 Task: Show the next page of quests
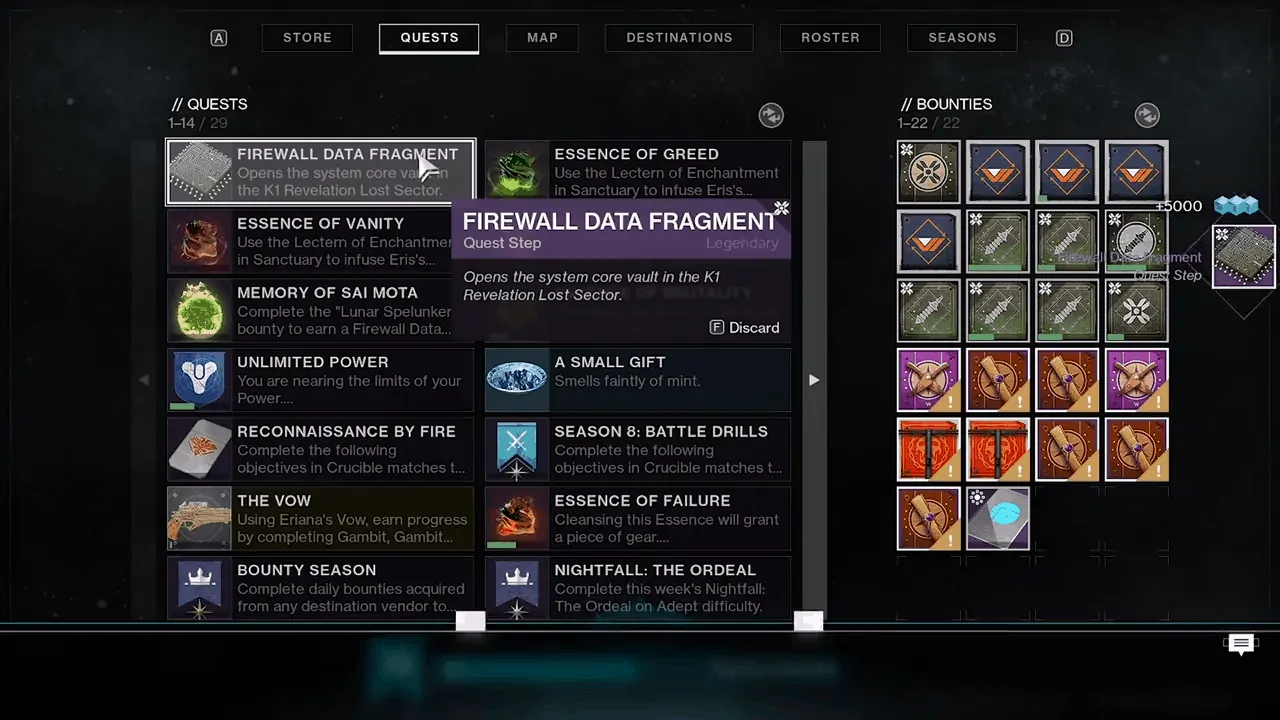click(814, 380)
